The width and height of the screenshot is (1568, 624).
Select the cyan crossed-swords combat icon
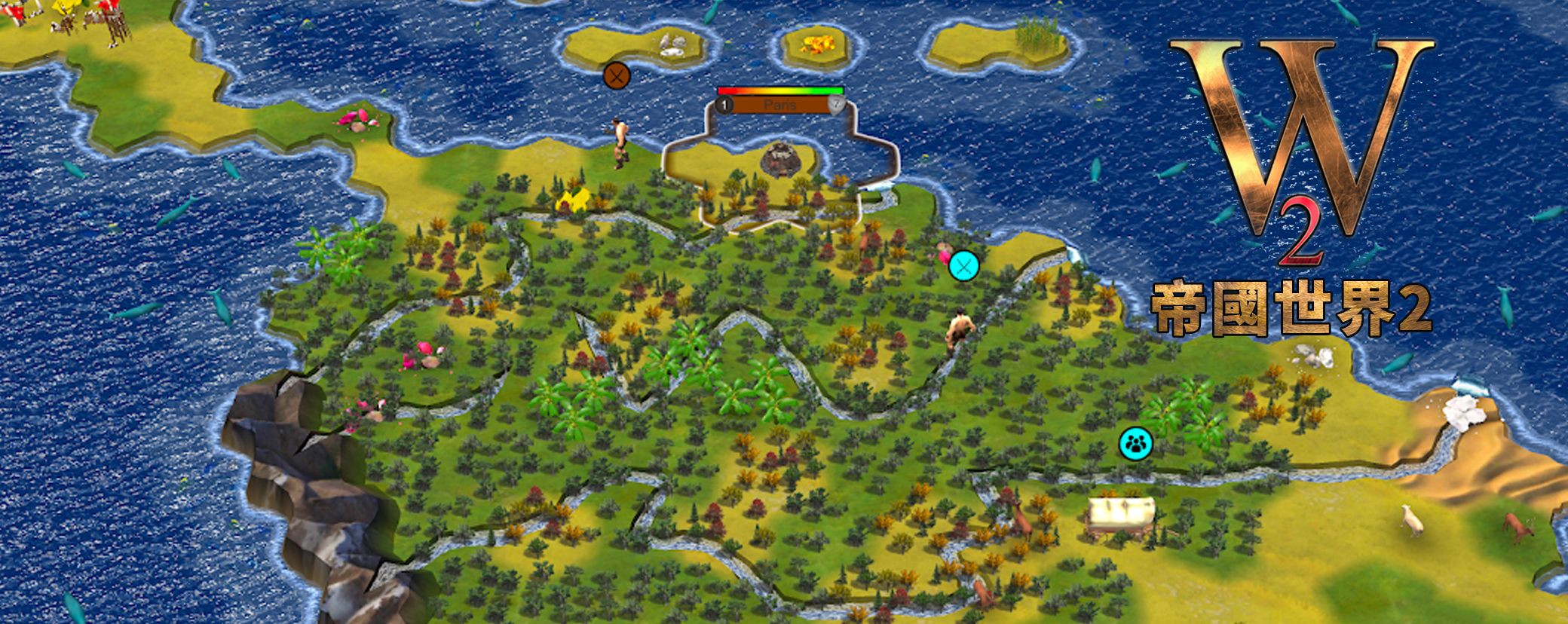pyautogui.click(x=963, y=265)
